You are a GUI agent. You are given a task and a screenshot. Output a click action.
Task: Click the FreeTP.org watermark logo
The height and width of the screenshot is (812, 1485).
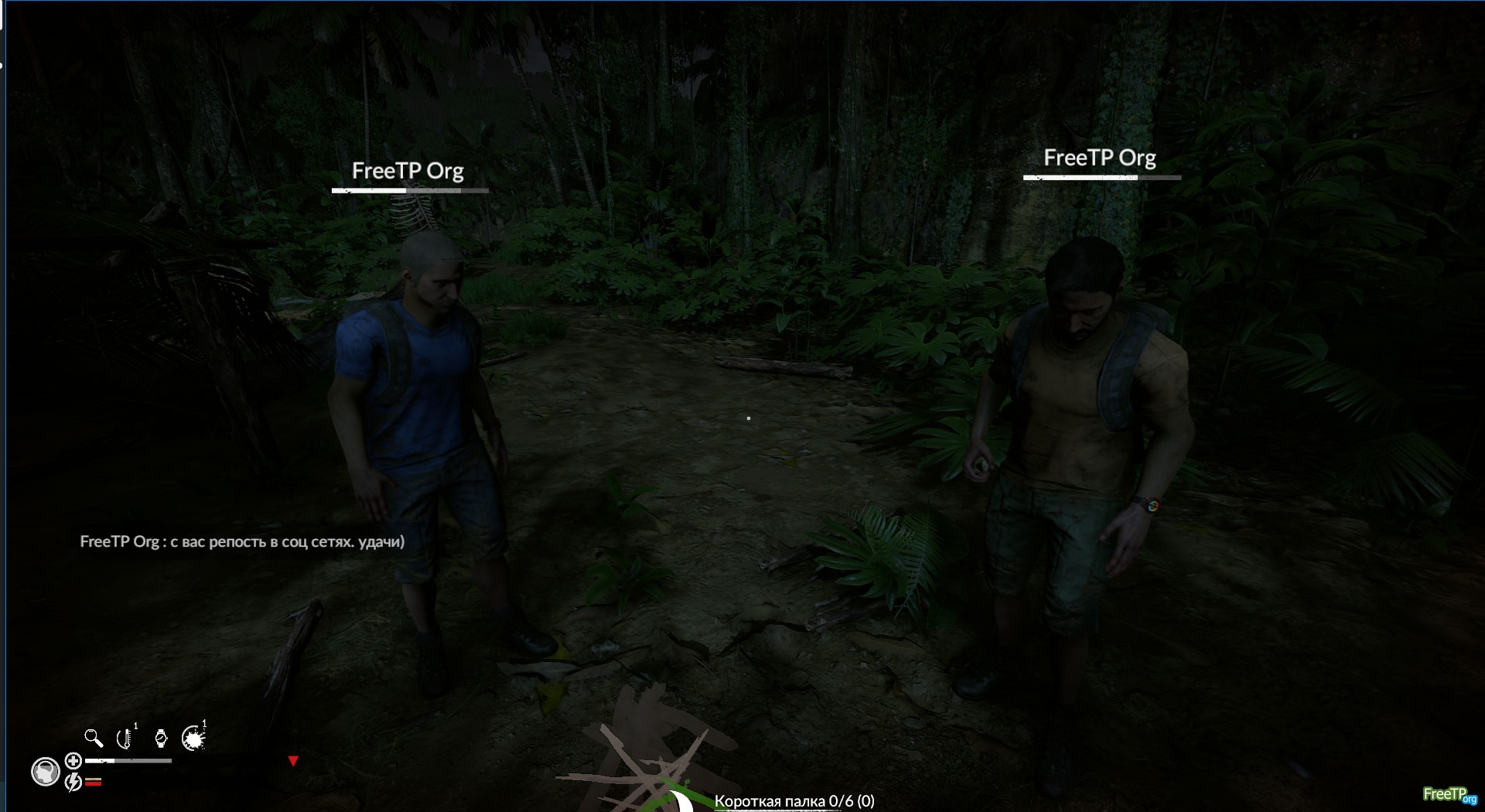click(1449, 794)
